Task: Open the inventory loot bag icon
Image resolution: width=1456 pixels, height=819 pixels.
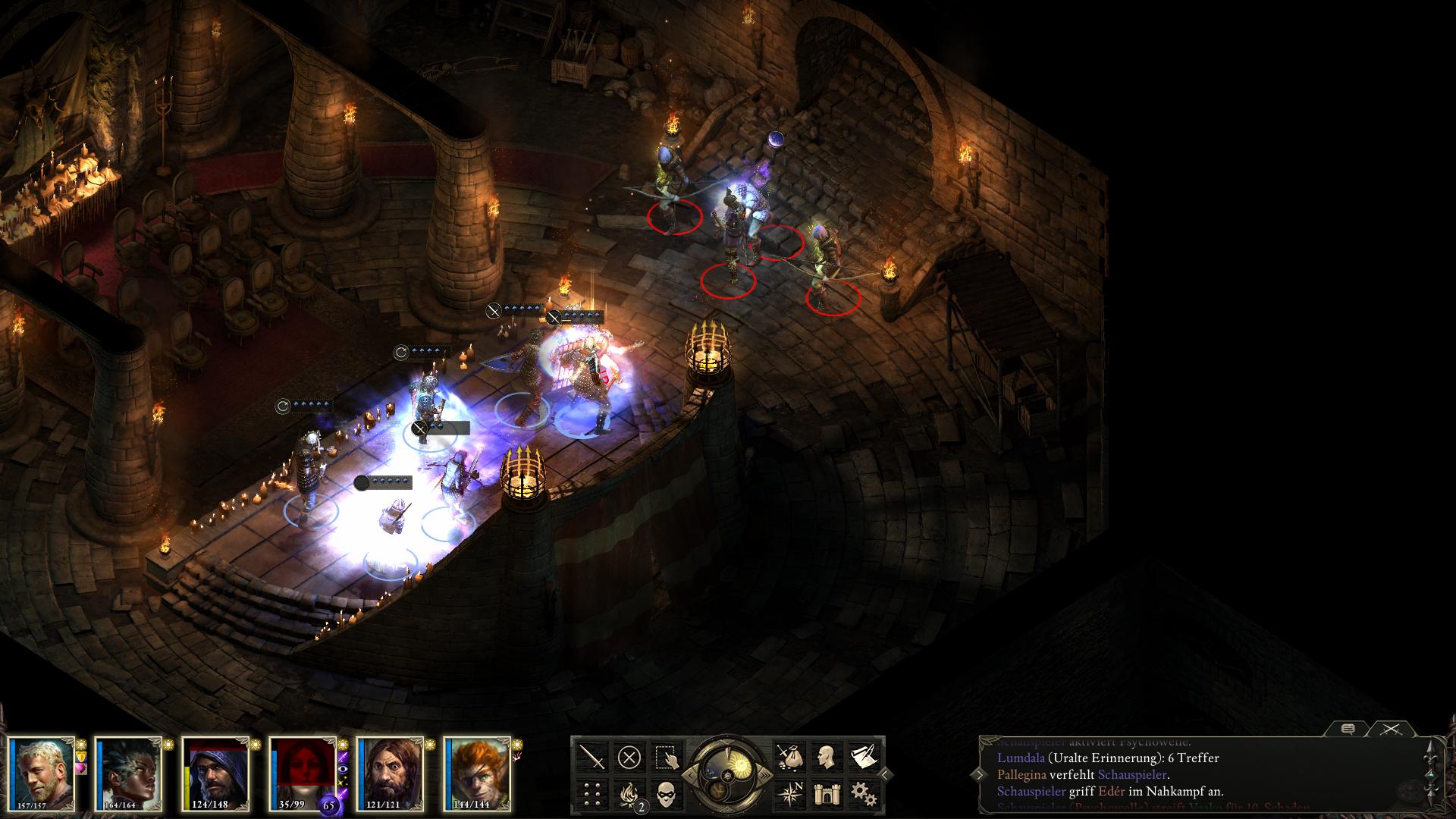Action: tap(789, 757)
